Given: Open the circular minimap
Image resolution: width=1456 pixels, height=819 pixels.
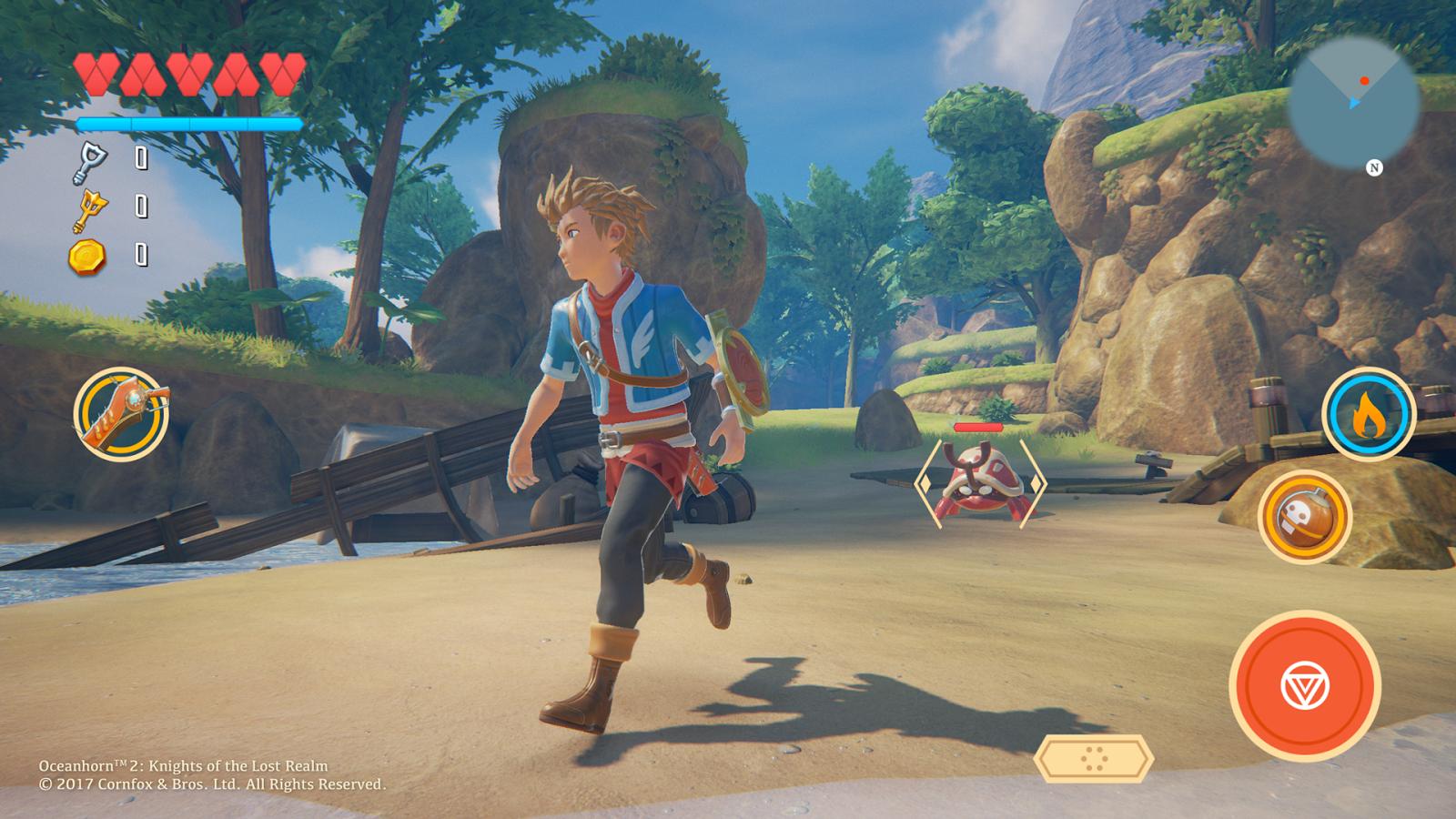Looking at the screenshot, I should click(1353, 102).
